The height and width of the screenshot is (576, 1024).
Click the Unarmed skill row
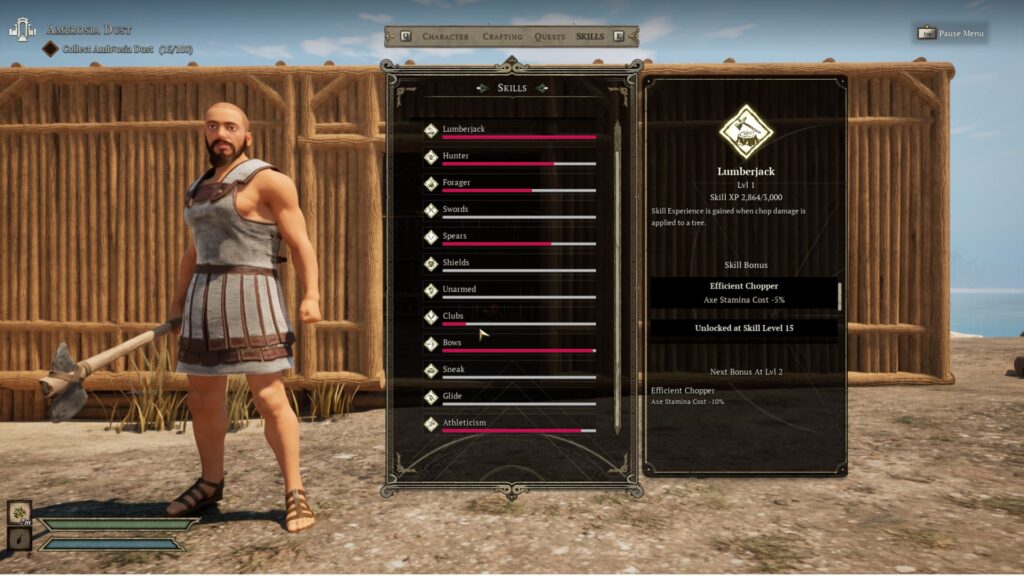point(510,290)
